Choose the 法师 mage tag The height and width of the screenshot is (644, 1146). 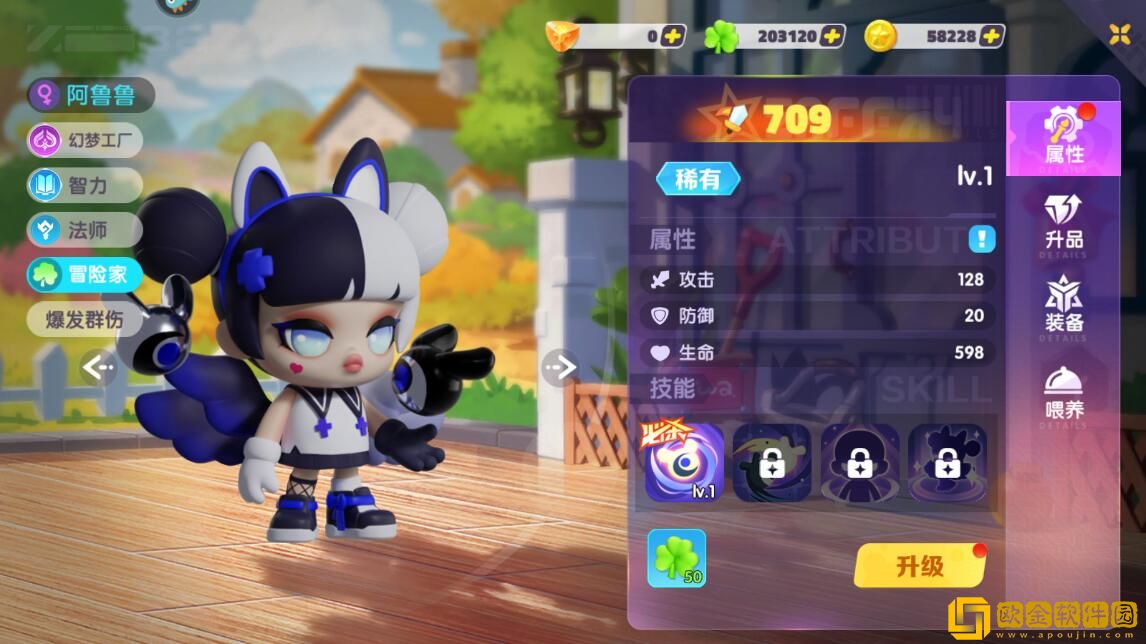pyautogui.click(x=85, y=230)
